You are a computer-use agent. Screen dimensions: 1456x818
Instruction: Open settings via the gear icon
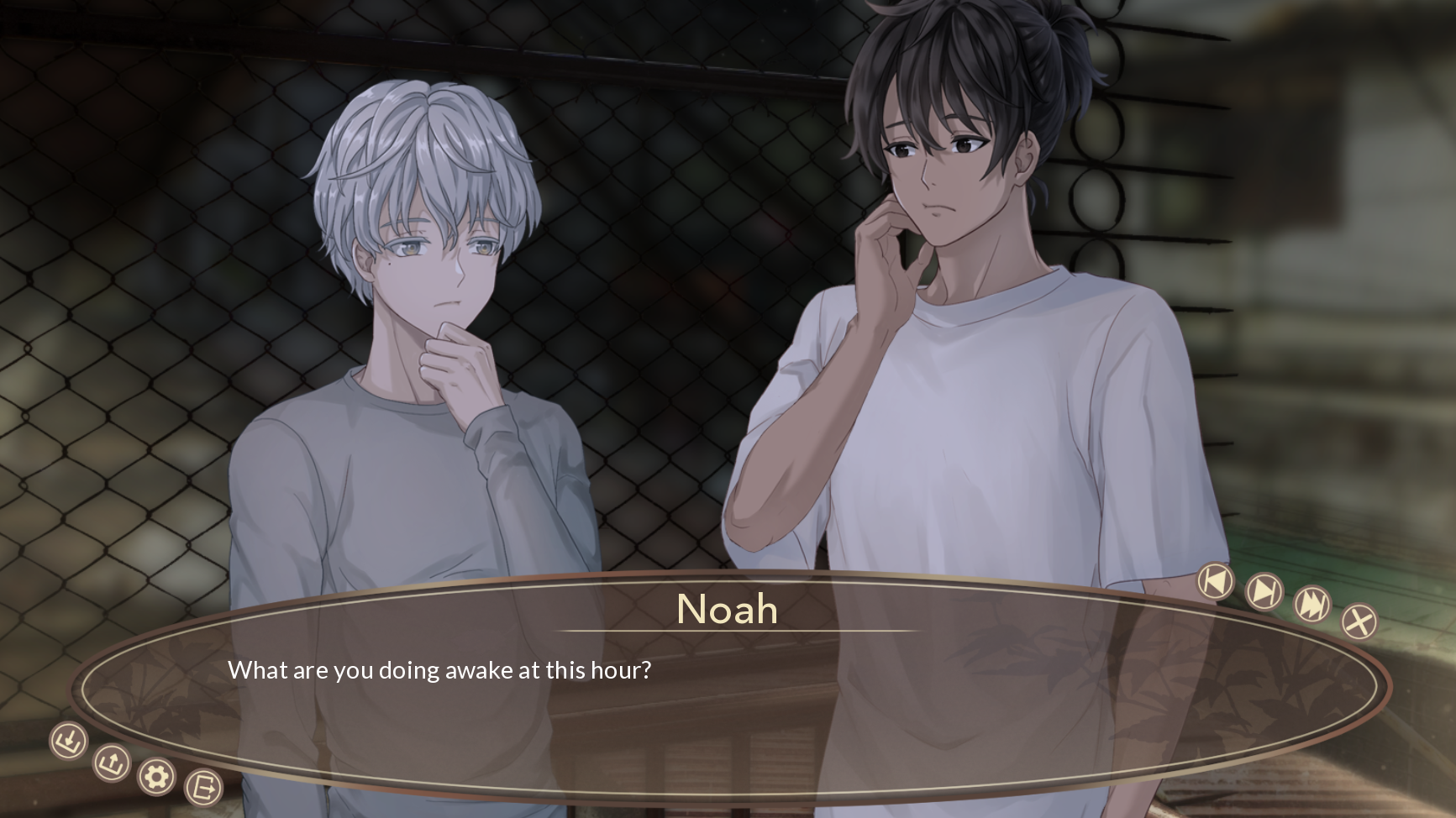(156, 777)
